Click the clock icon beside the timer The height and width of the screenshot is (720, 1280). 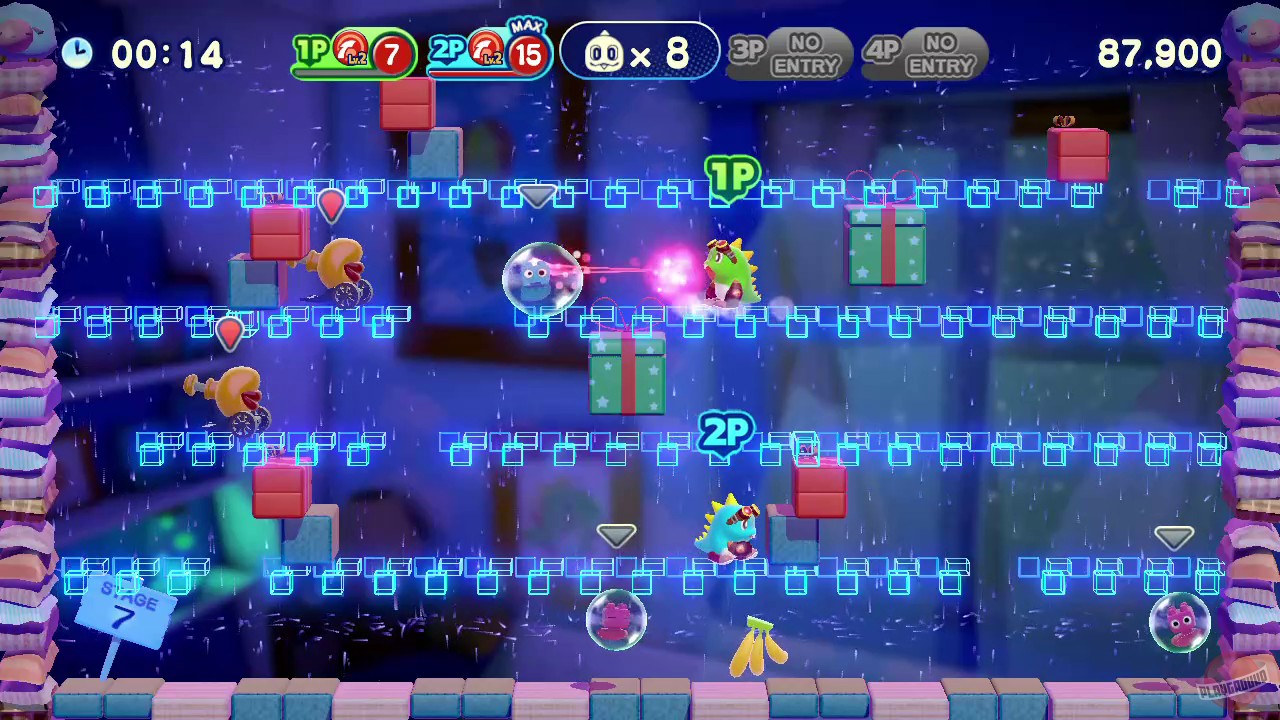click(x=78, y=53)
